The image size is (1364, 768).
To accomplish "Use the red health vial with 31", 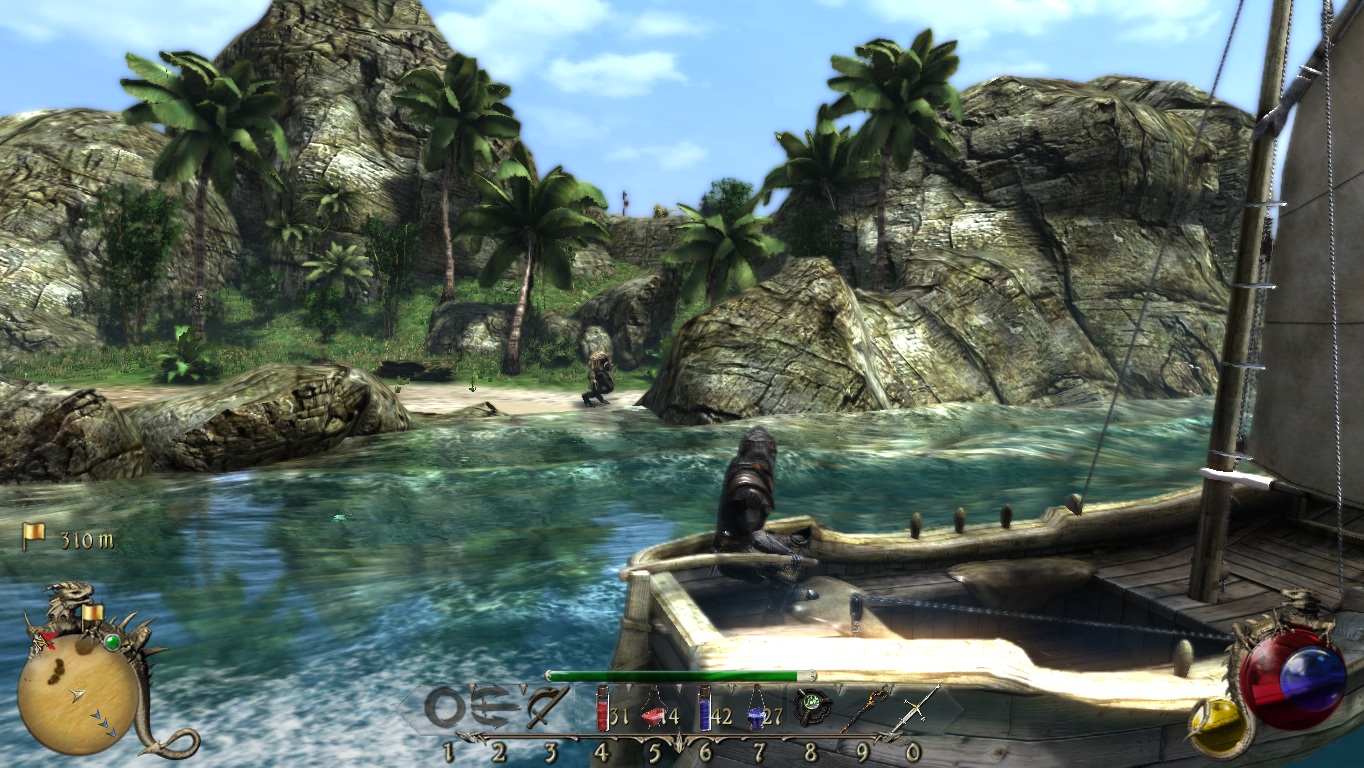I will coord(602,709).
